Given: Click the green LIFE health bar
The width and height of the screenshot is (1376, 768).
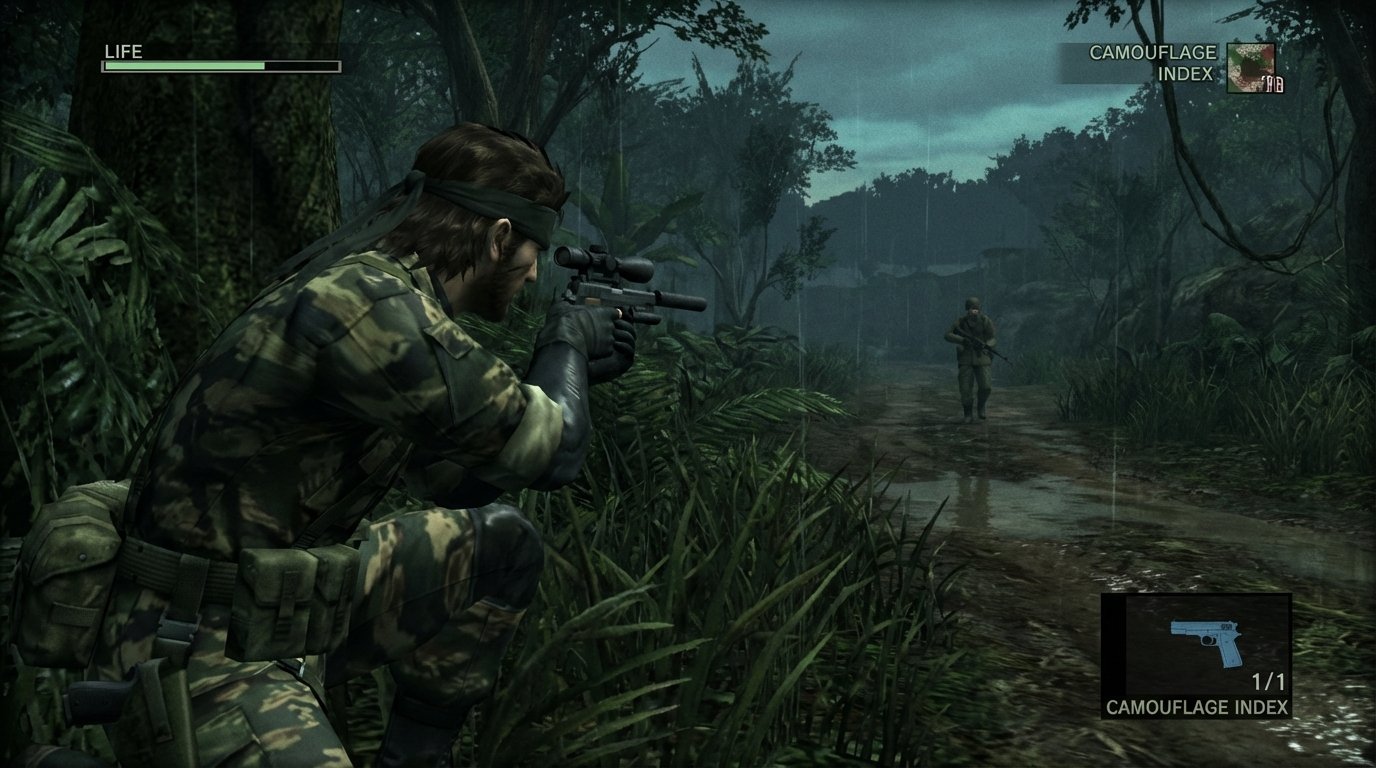Looking at the screenshot, I should tap(185, 66).
